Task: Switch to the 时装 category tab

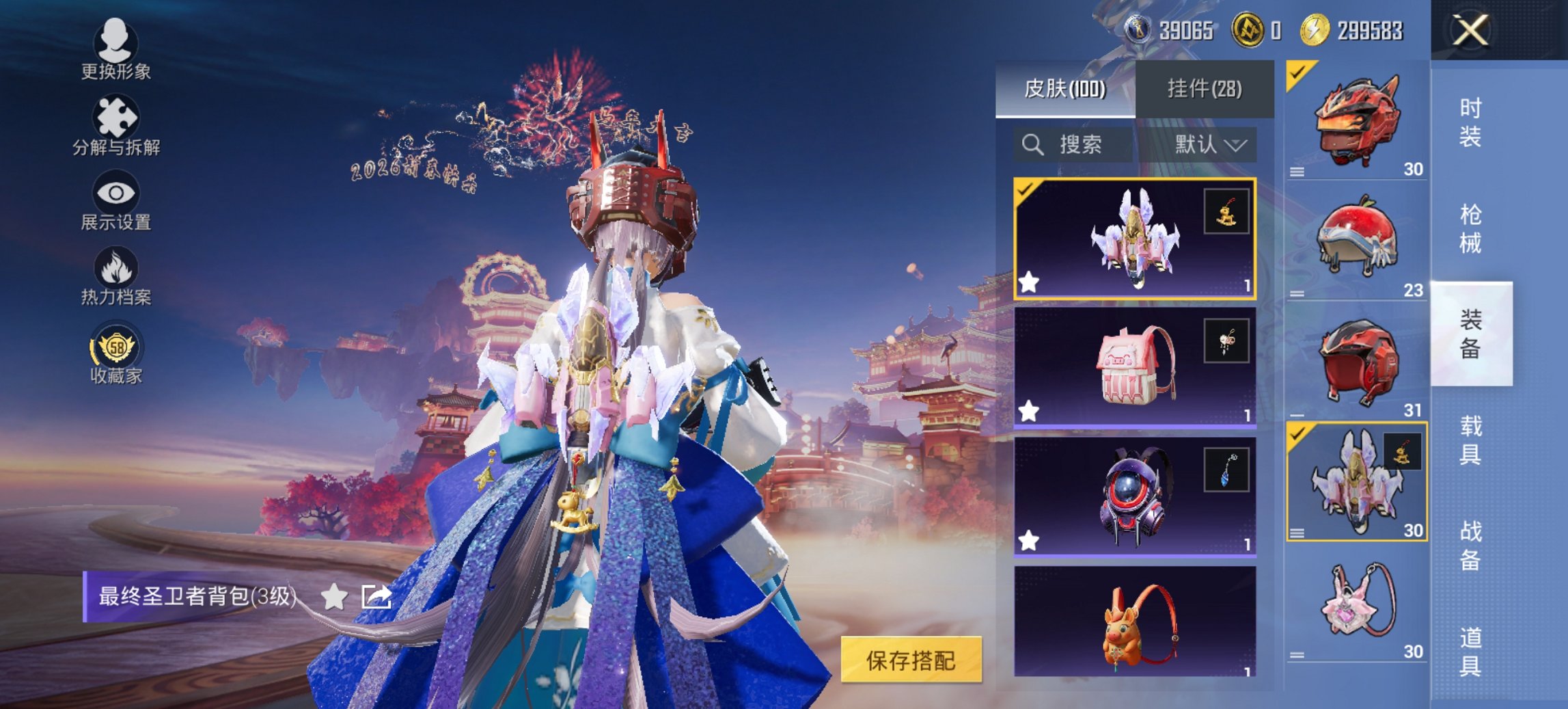Action: (1471, 120)
